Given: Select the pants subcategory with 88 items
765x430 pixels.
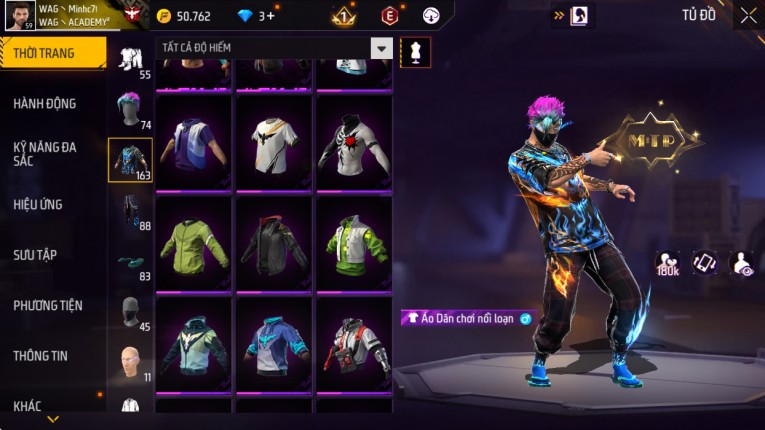Looking at the screenshot, I should (130, 212).
